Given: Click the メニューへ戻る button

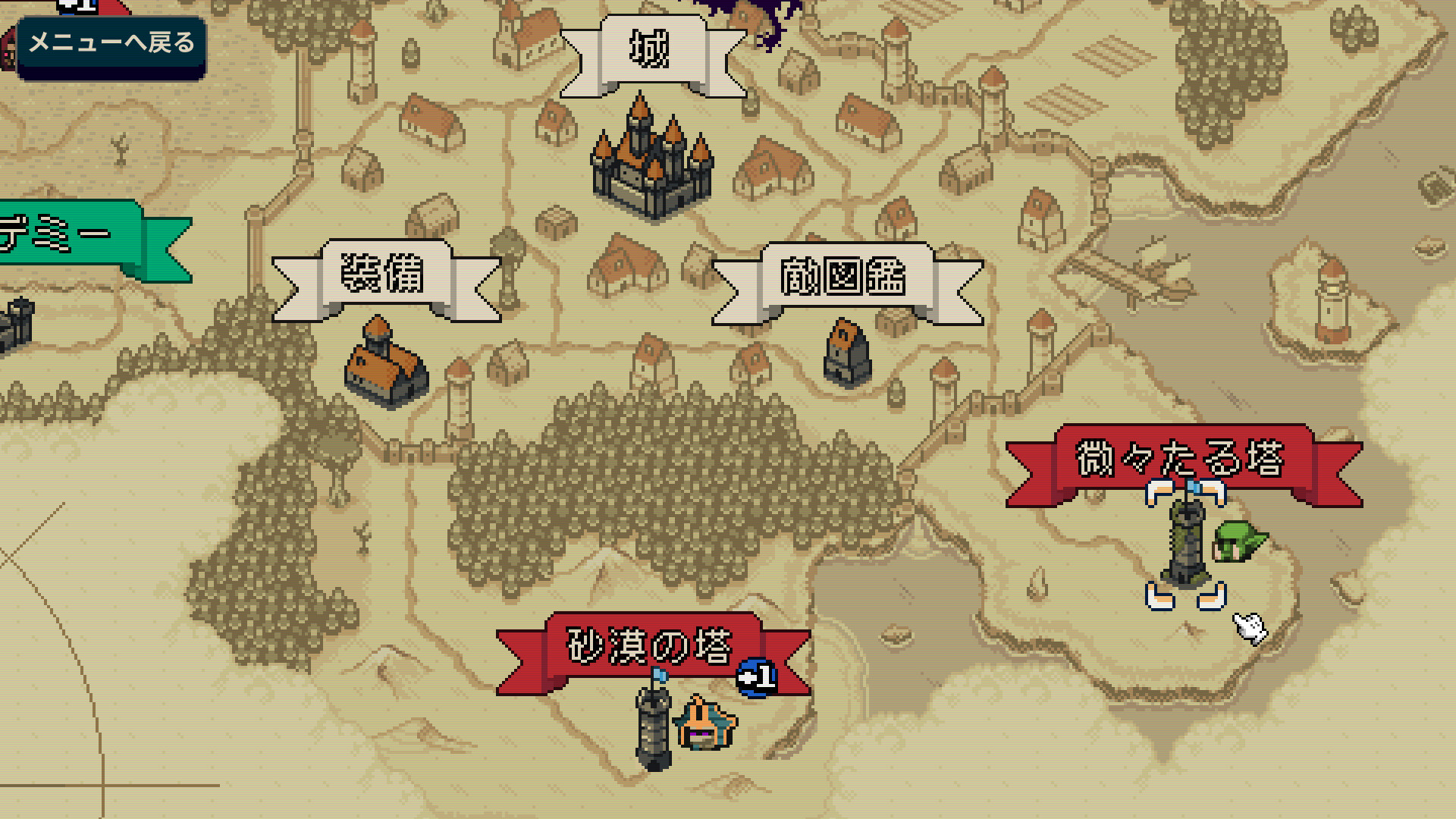Looking at the screenshot, I should (x=111, y=44).
